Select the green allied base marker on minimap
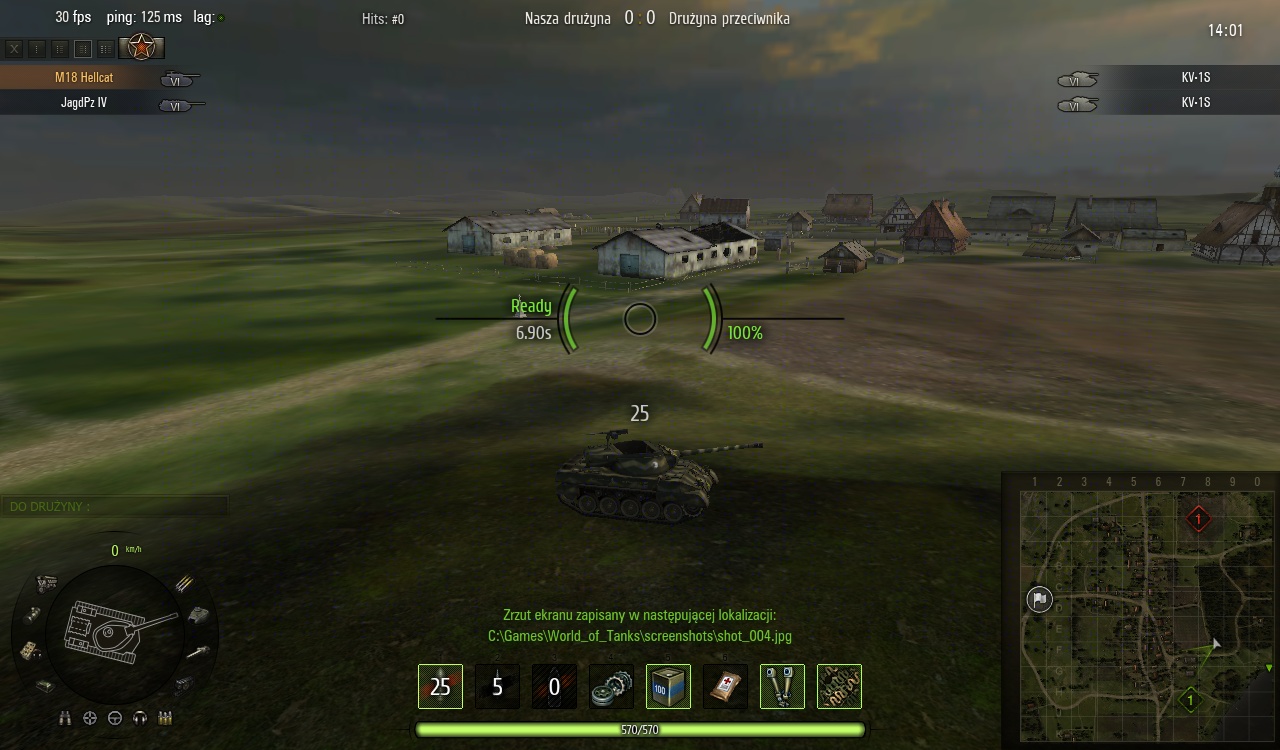This screenshot has height=750, width=1280. click(1190, 700)
